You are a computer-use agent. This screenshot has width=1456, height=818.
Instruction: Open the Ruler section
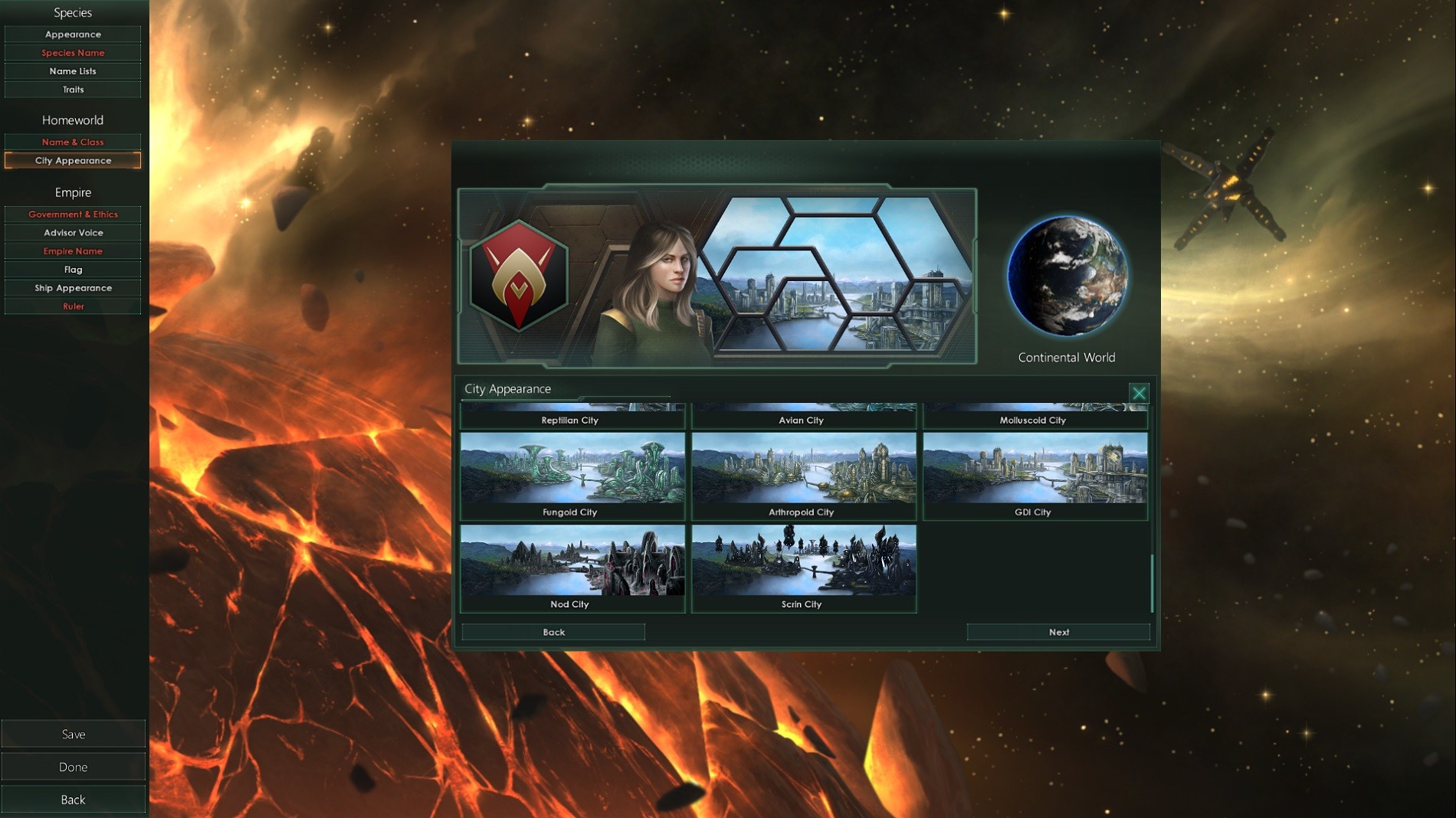(x=73, y=306)
